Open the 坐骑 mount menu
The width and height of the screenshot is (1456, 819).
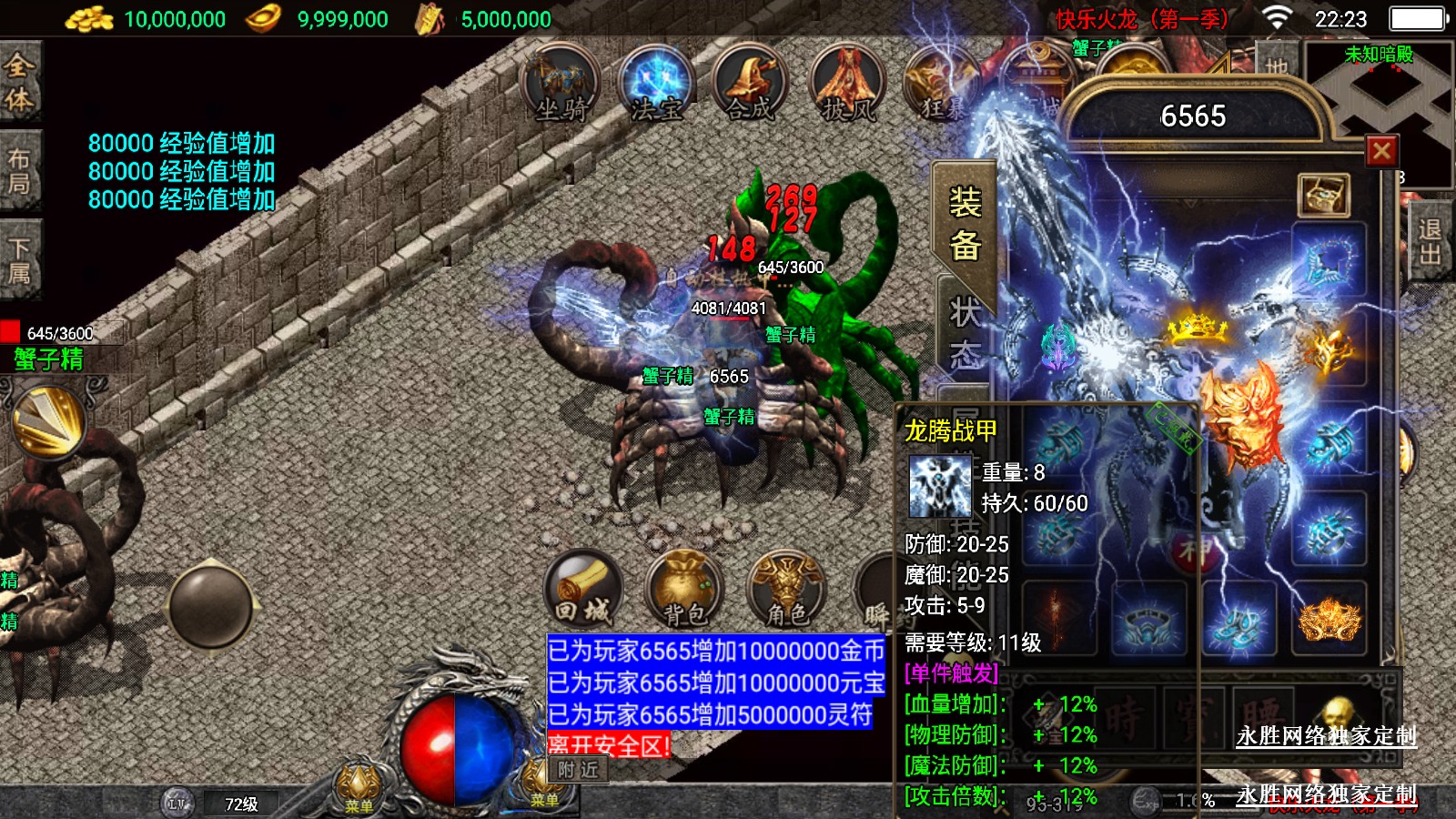tap(561, 84)
